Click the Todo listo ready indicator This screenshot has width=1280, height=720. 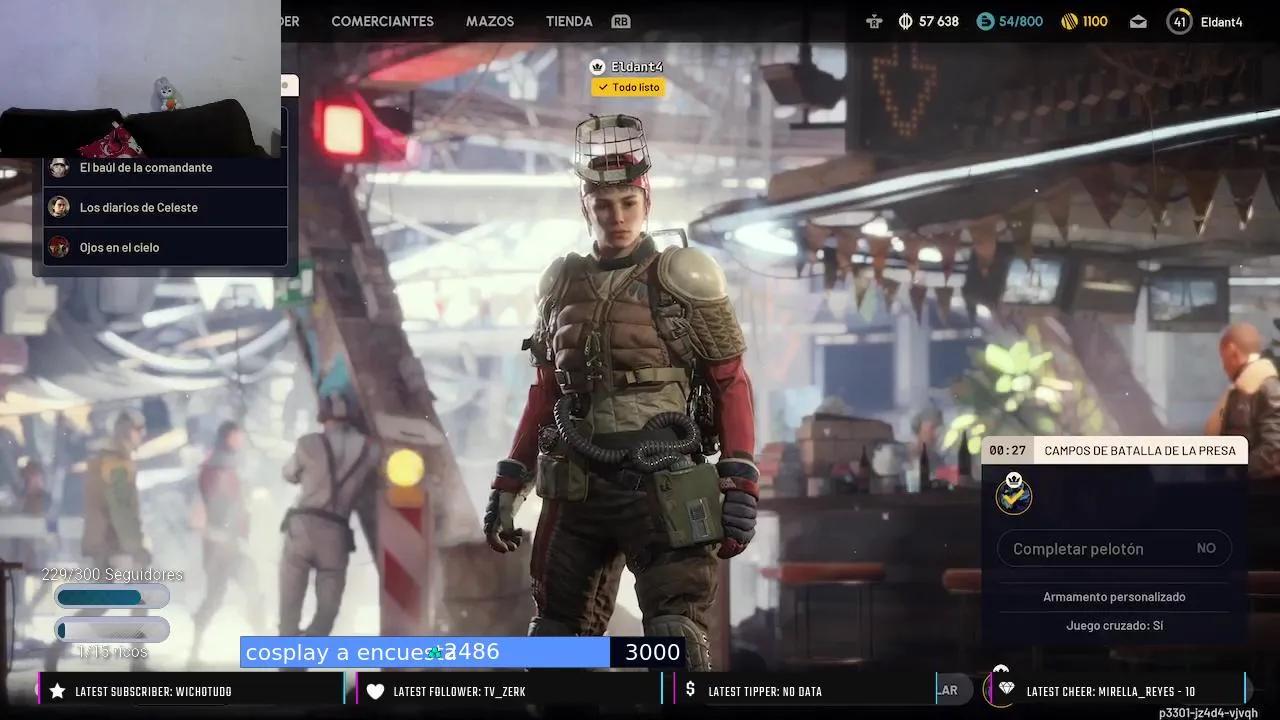(628, 87)
